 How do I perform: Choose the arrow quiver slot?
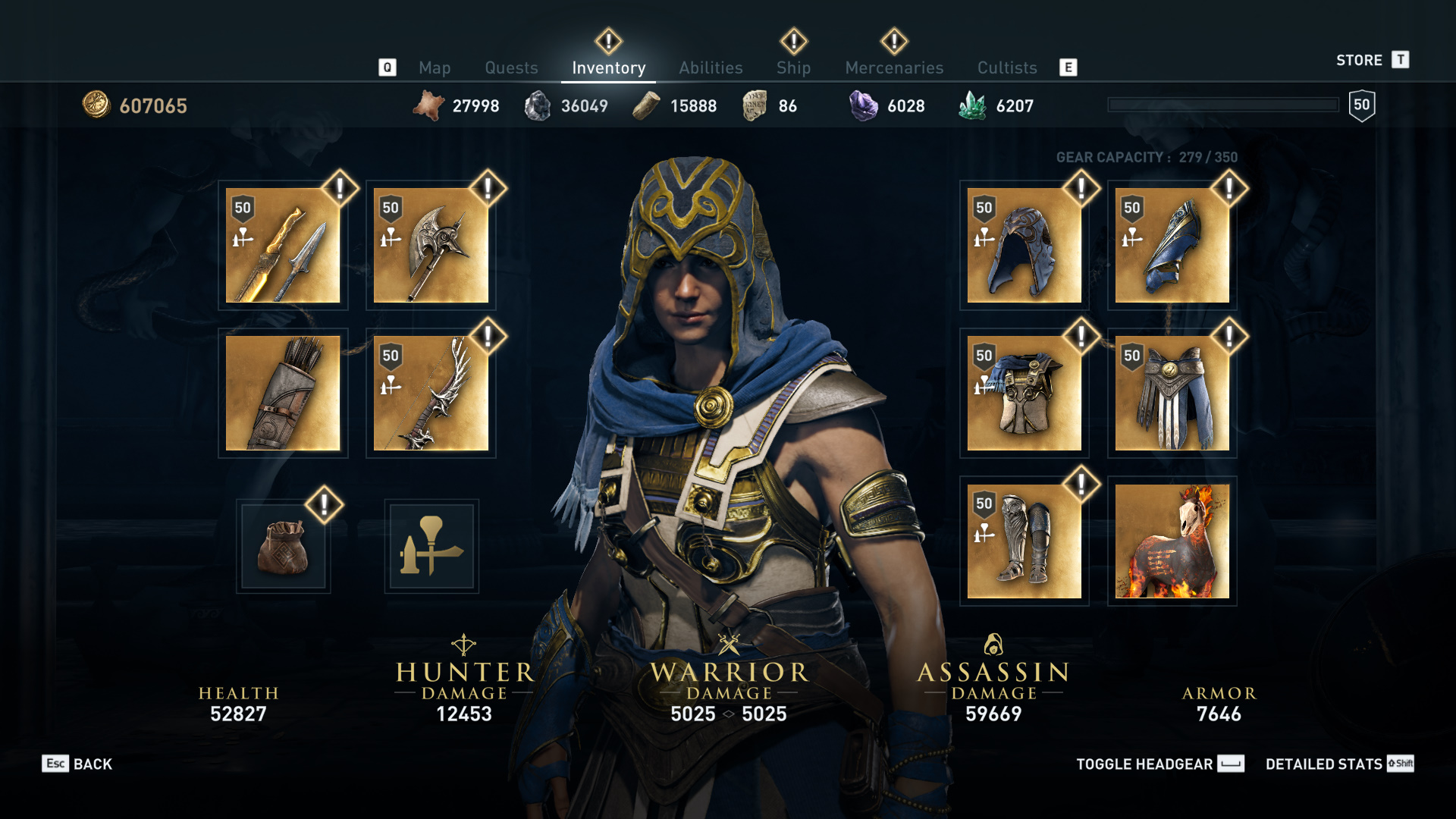pyautogui.click(x=283, y=394)
